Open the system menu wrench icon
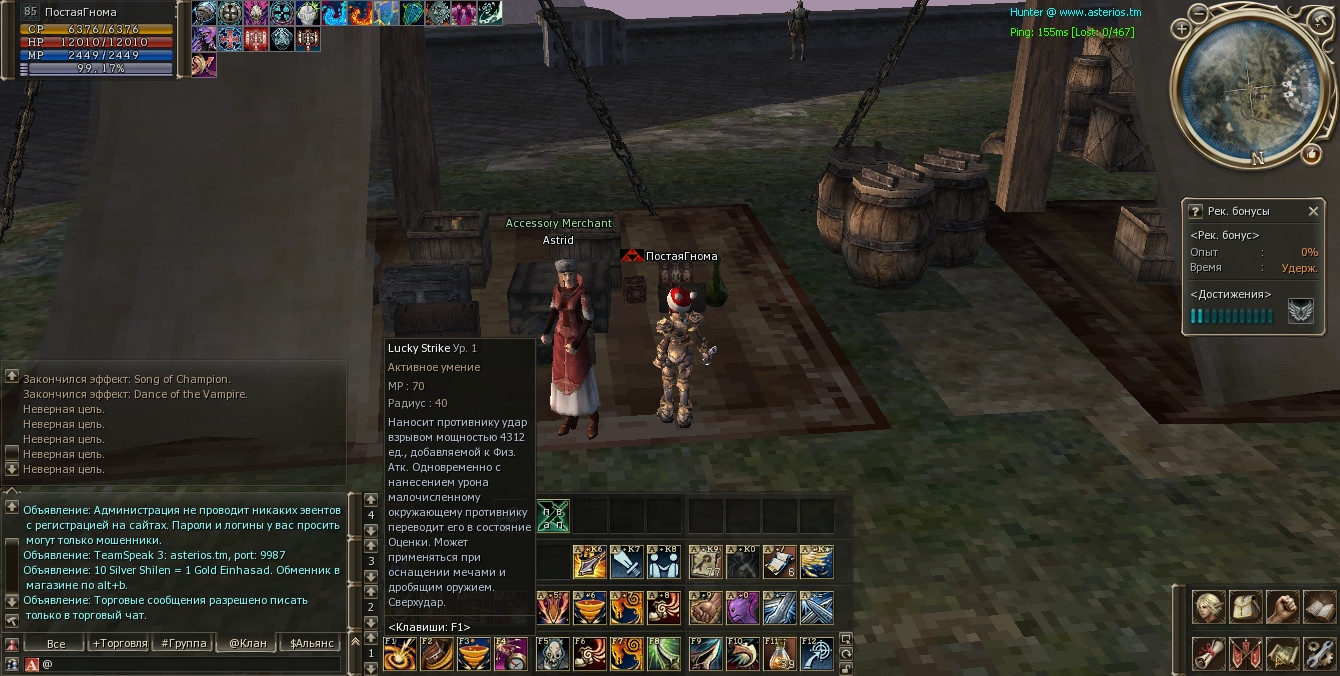The image size is (1340, 676). (x=1320, y=653)
